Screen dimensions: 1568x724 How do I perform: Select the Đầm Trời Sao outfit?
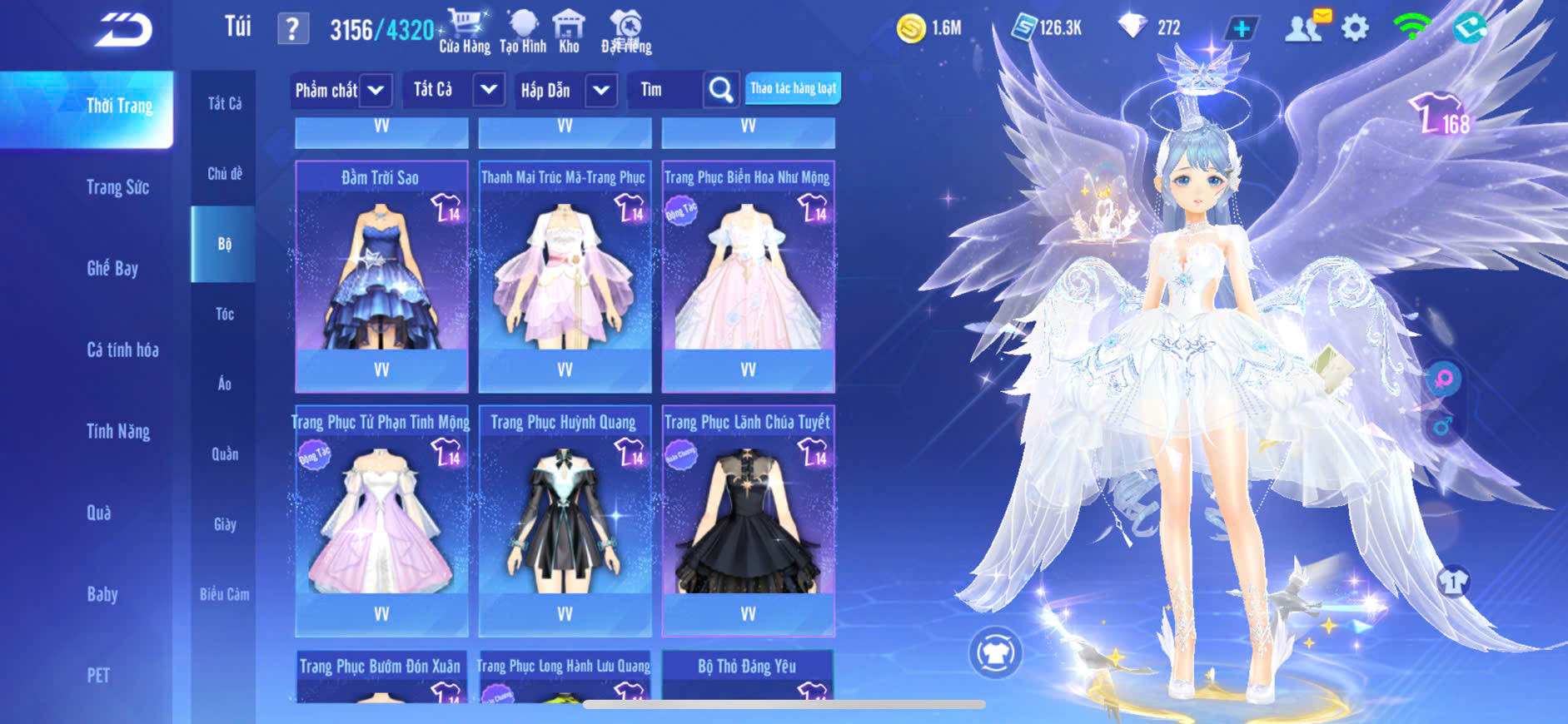(x=381, y=275)
